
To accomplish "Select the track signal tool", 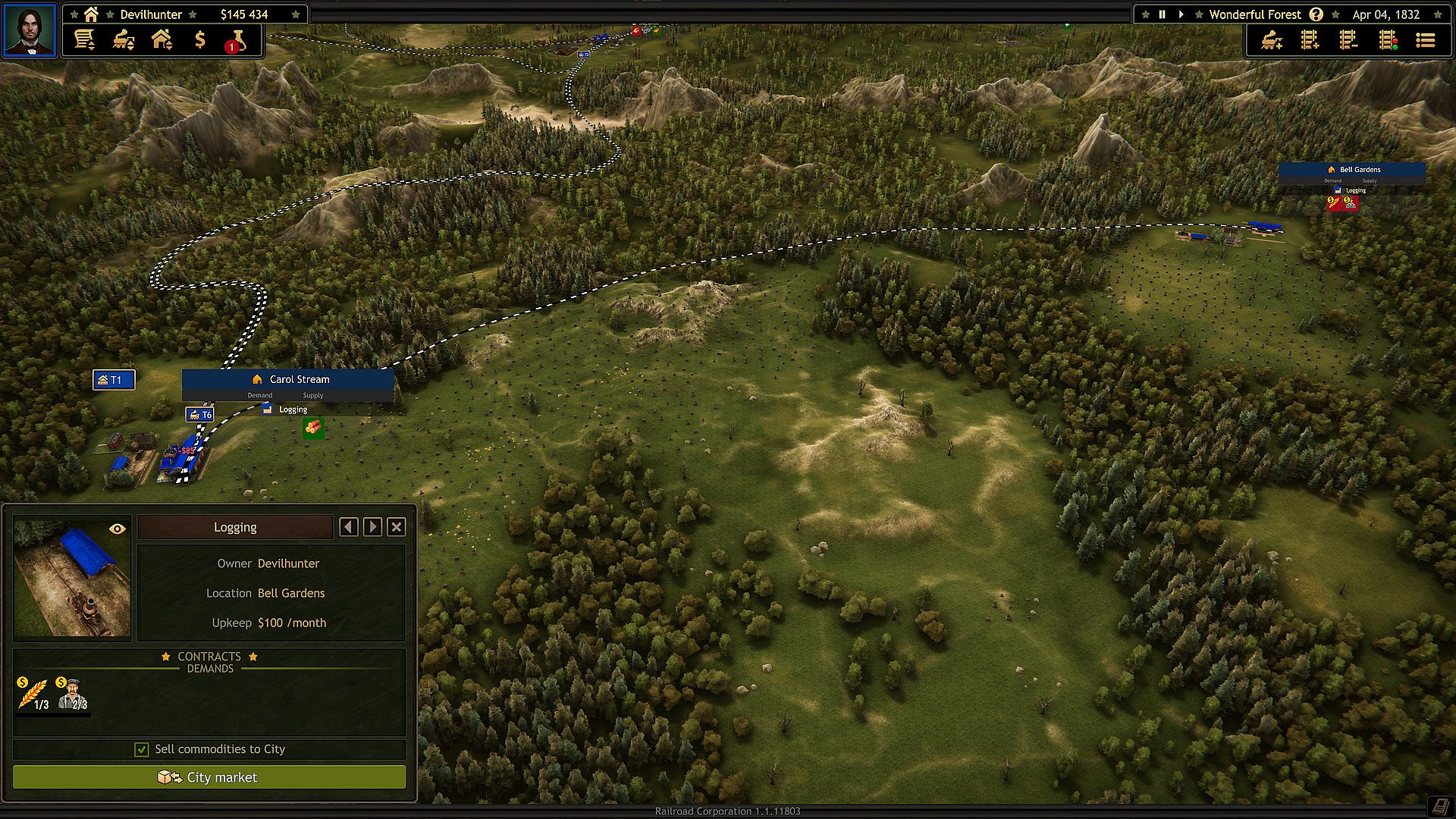I will [x=1388, y=40].
